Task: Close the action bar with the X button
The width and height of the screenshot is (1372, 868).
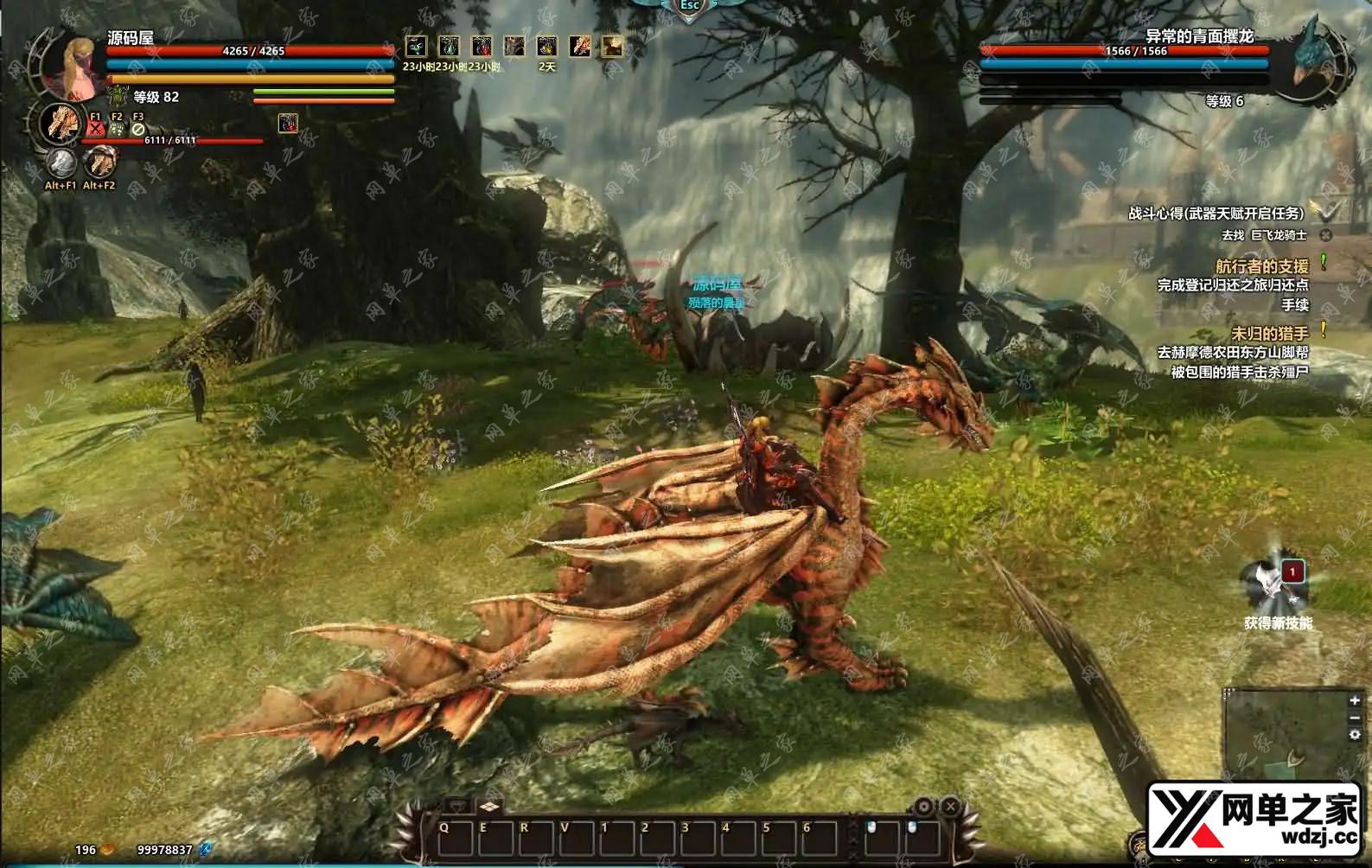Action: pyautogui.click(x=950, y=807)
